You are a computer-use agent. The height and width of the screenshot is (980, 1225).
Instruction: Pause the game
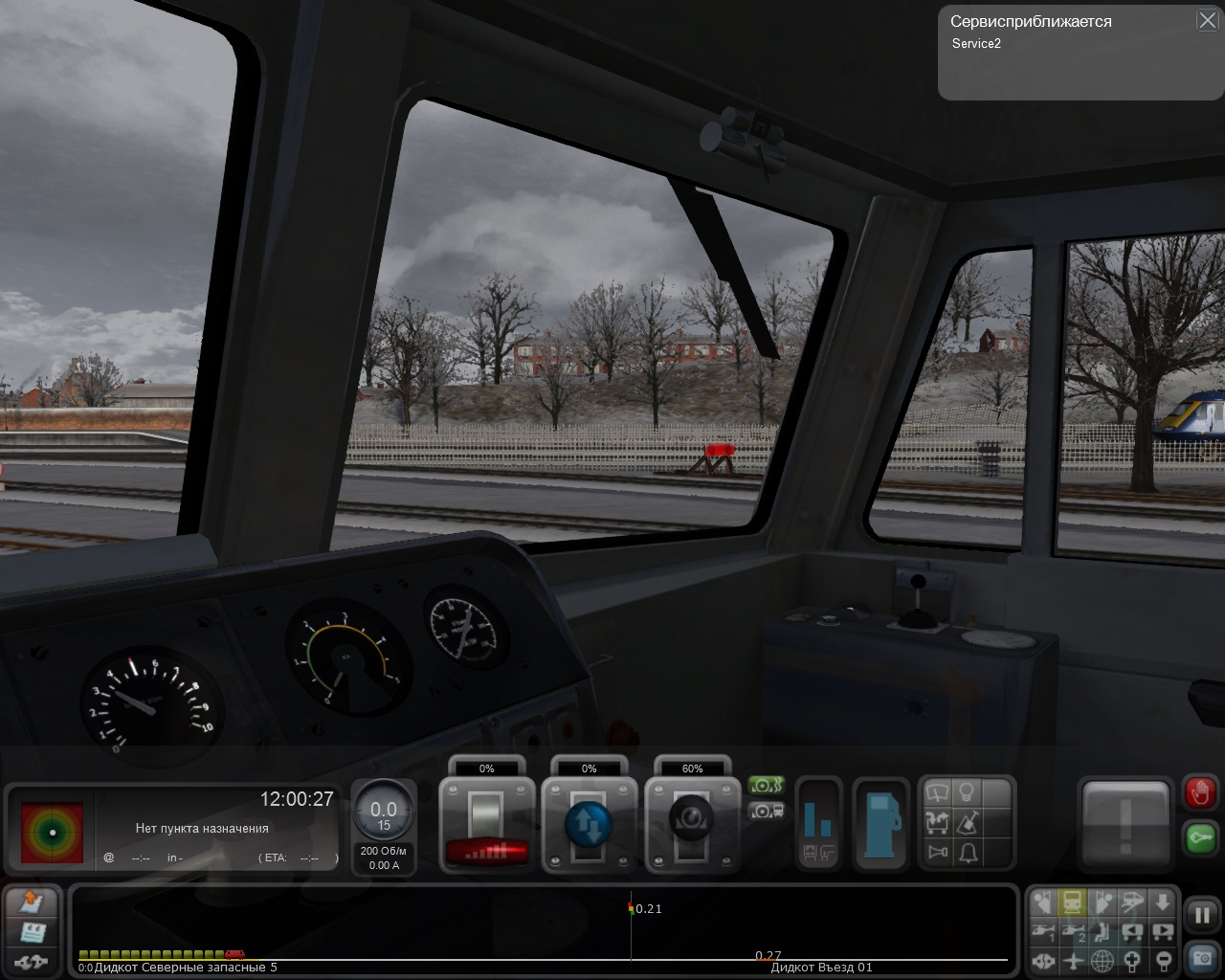(1201, 914)
